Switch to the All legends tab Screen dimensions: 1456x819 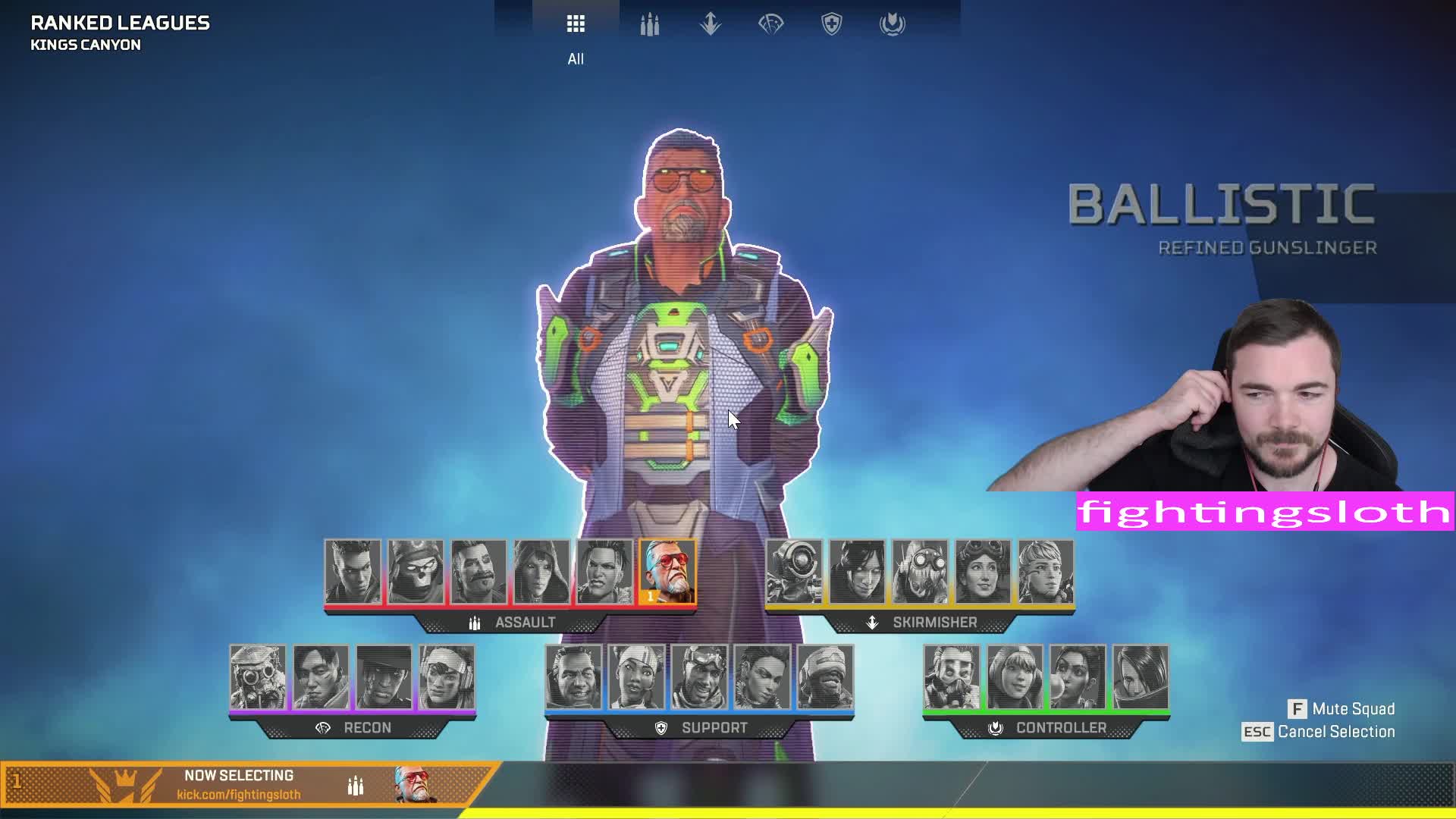tap(576, 25)
